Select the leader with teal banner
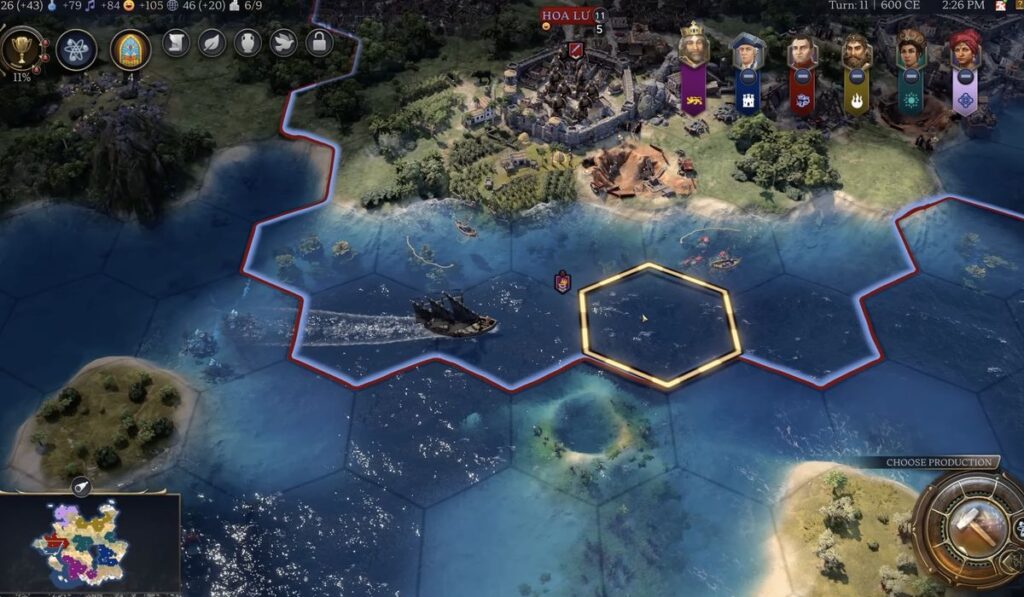The height and width of the screenshot is (597, 1024). pyautogui.click(x=910, y=50)
